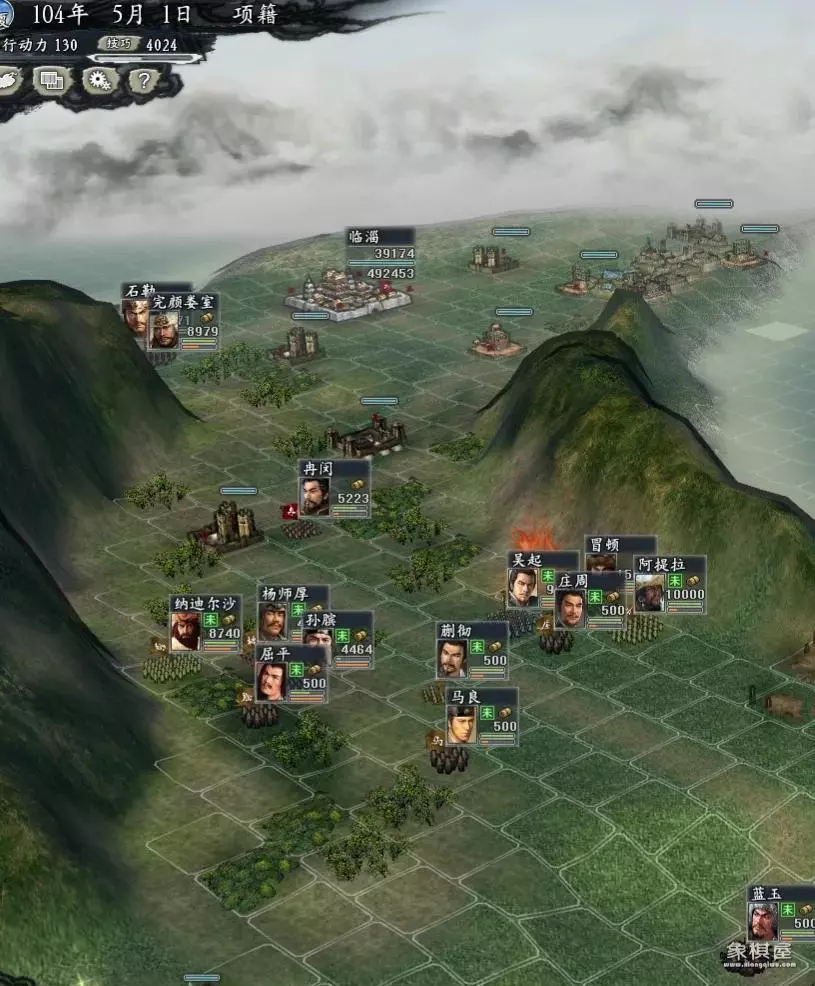Click the overlapping windows toolbar icon
This screenshot has width=815, height=986.
(x=54, y=81)
